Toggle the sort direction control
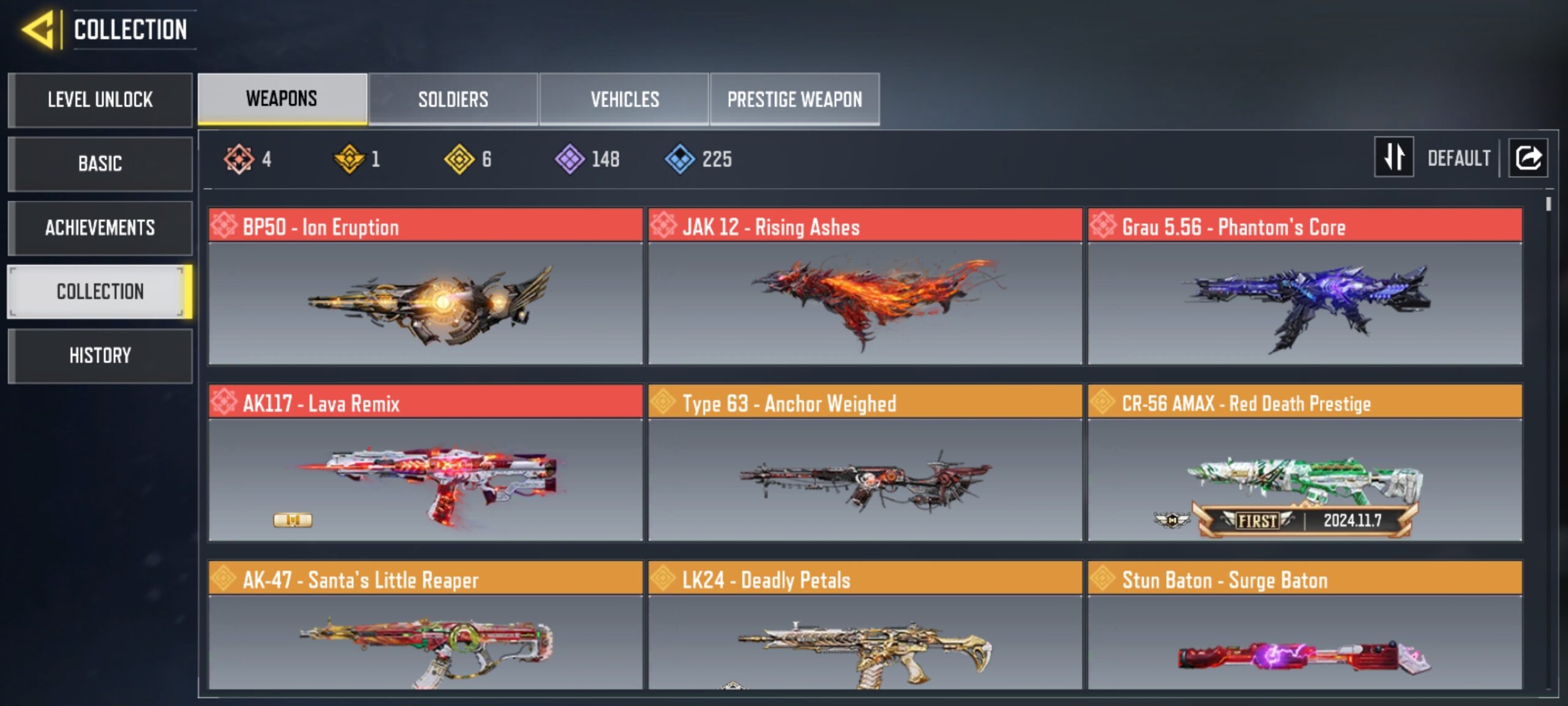This screenshot has height=706, width=1568. click(1394, 158)
